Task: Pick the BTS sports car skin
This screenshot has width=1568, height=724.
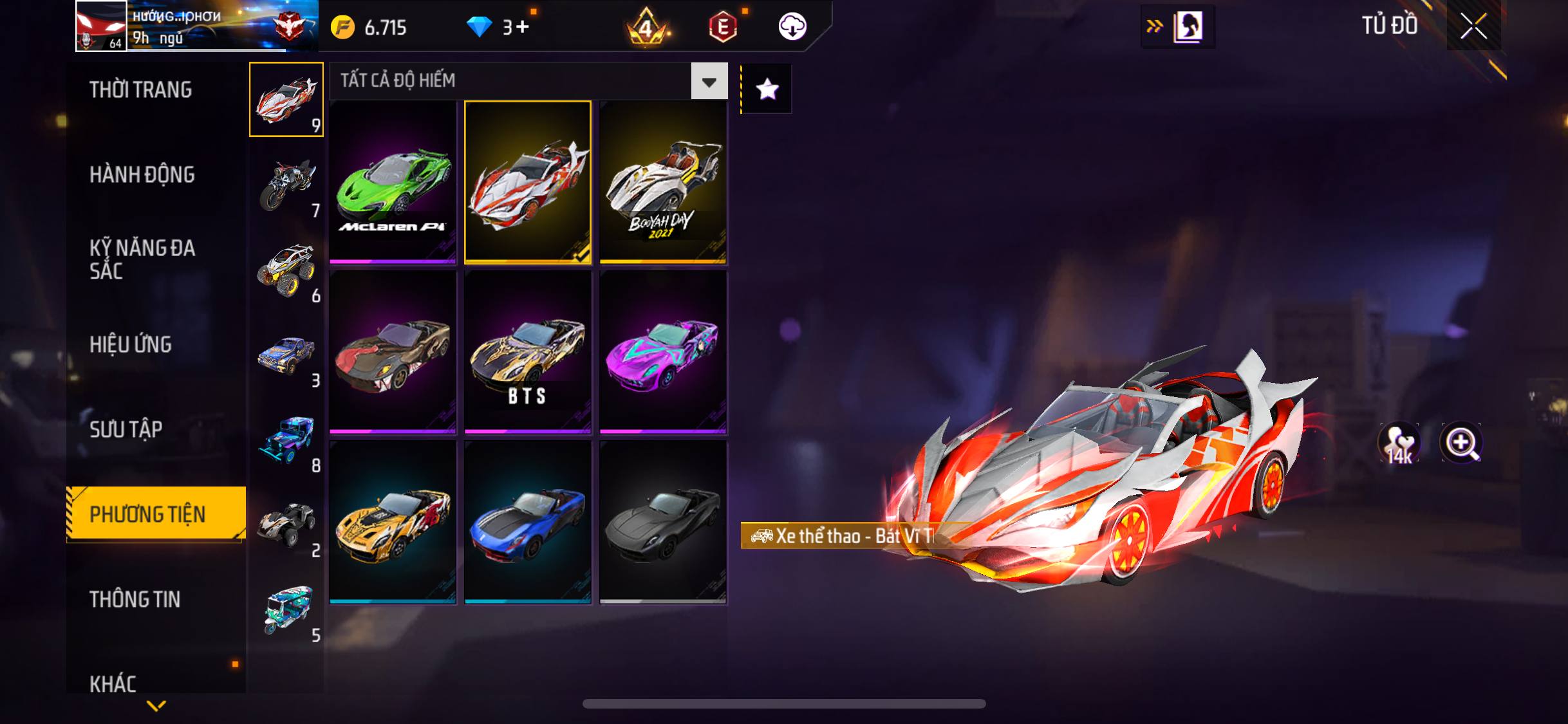Action: click(527, 352)
